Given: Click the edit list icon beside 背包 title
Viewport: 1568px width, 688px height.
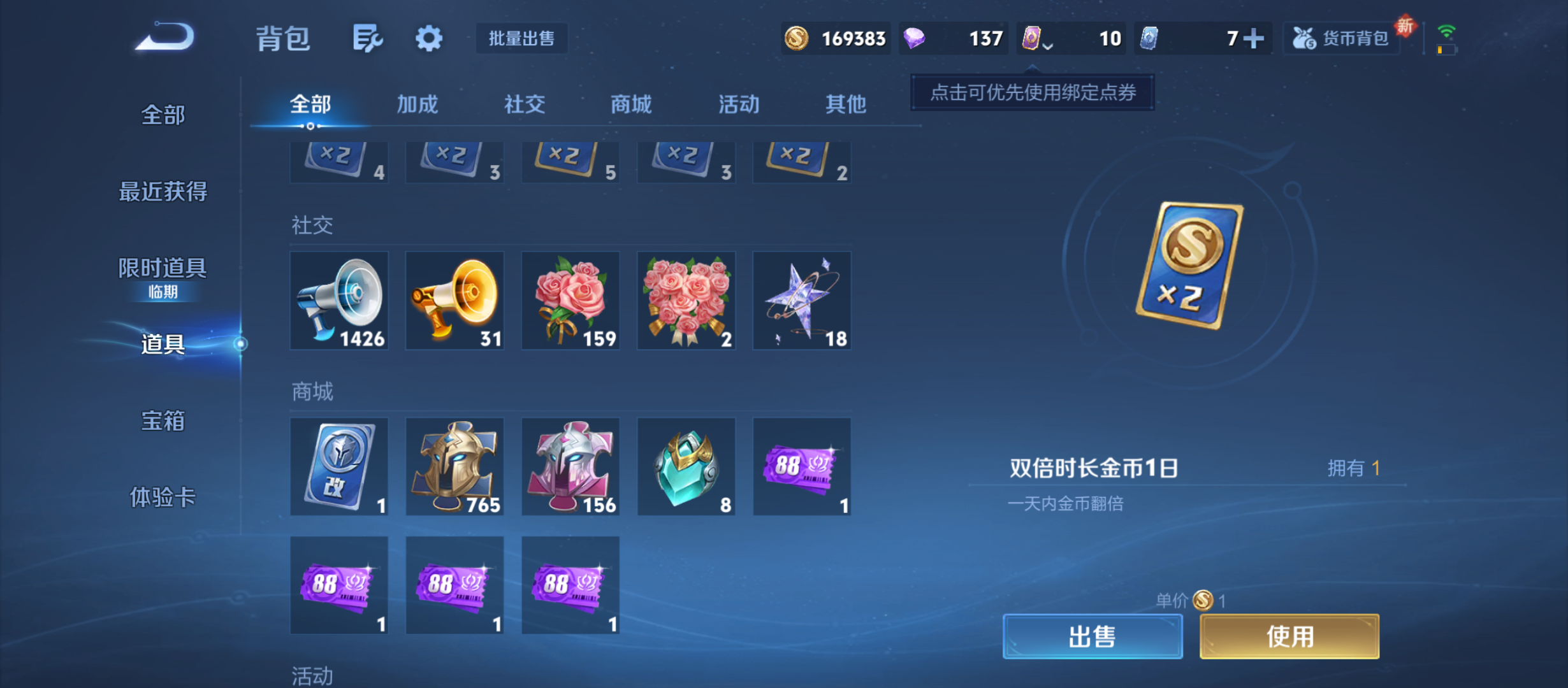Looking at the screenshot, I should [x=367, y=38].
